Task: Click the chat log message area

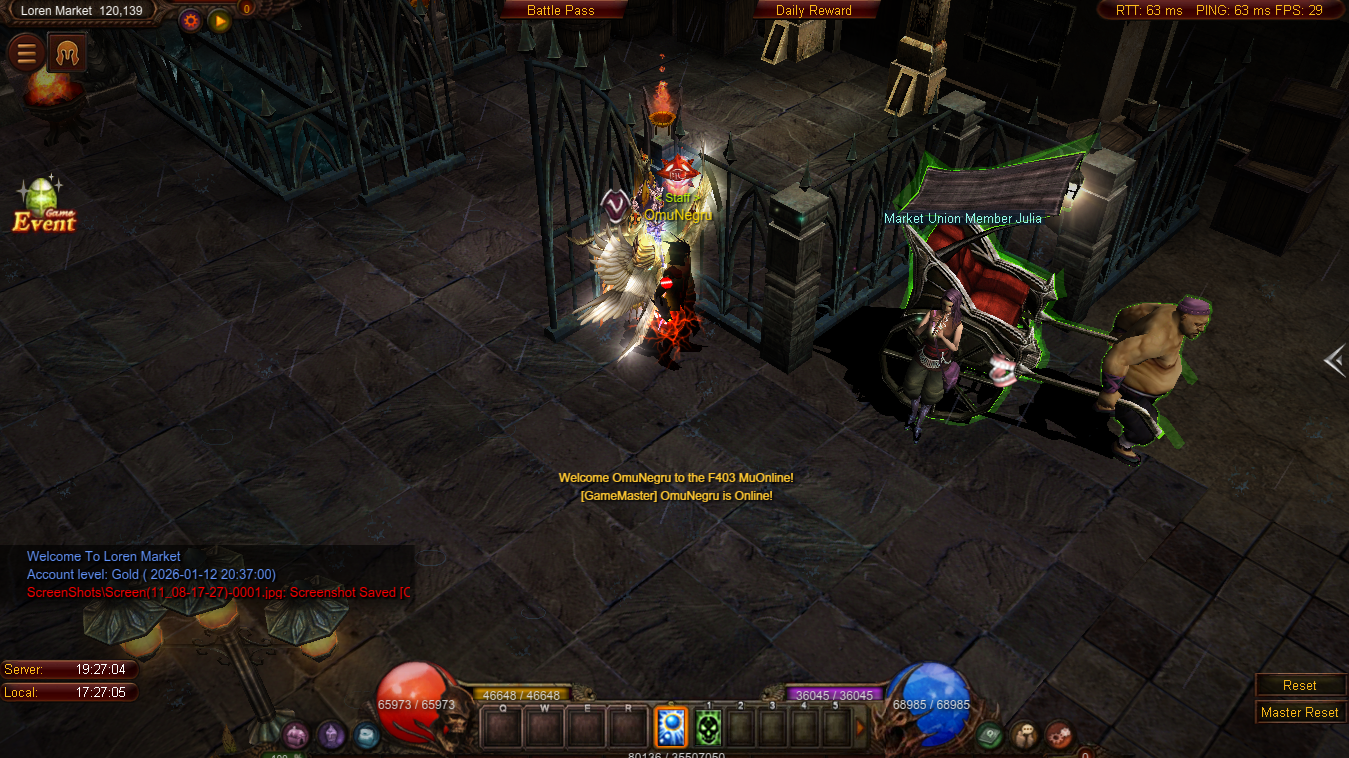Action: [210, 574]
